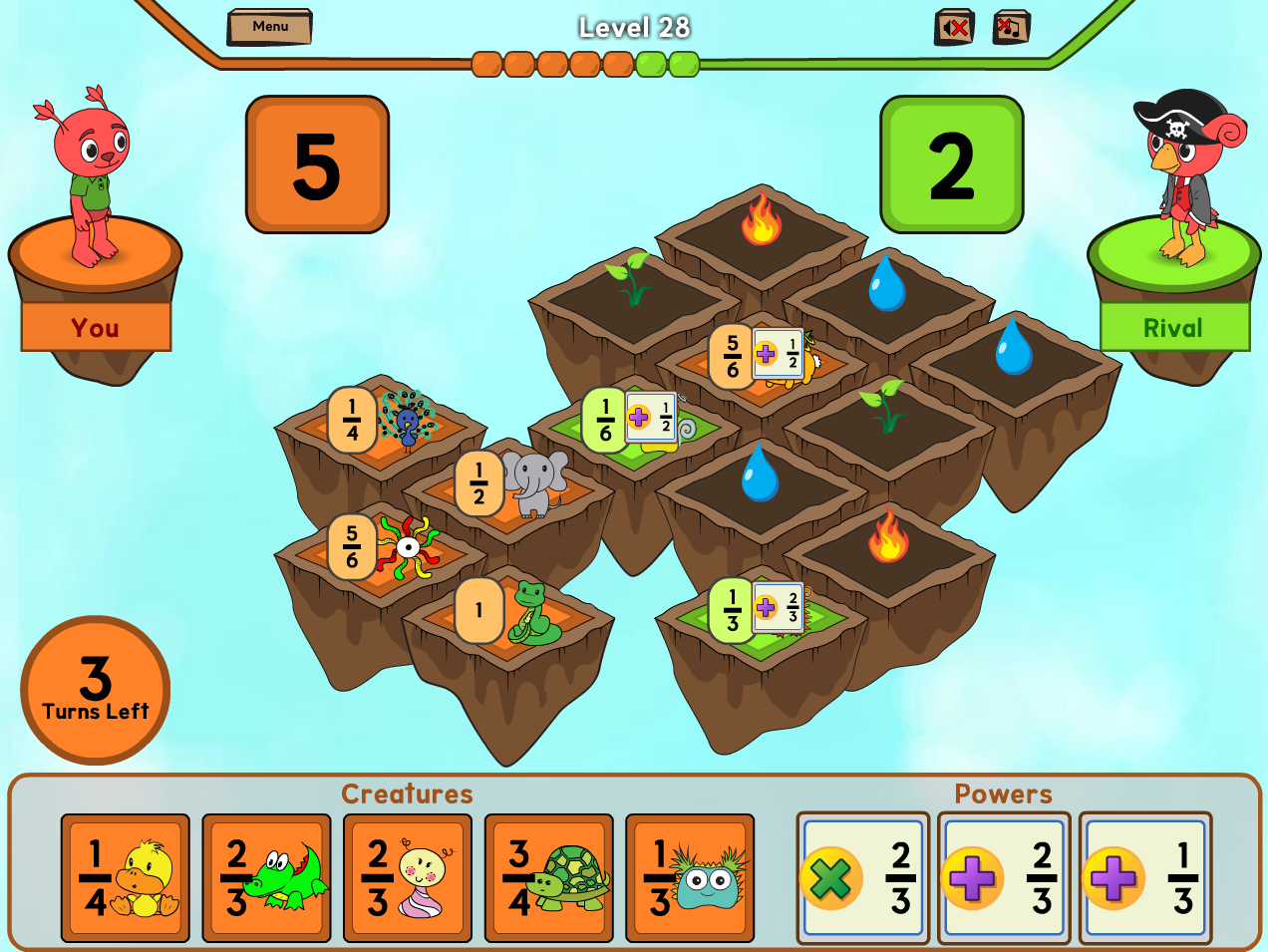Click the elephant tile worth 1/2
The width and height of the screenshot is (1268, 952).
(513, 488)
